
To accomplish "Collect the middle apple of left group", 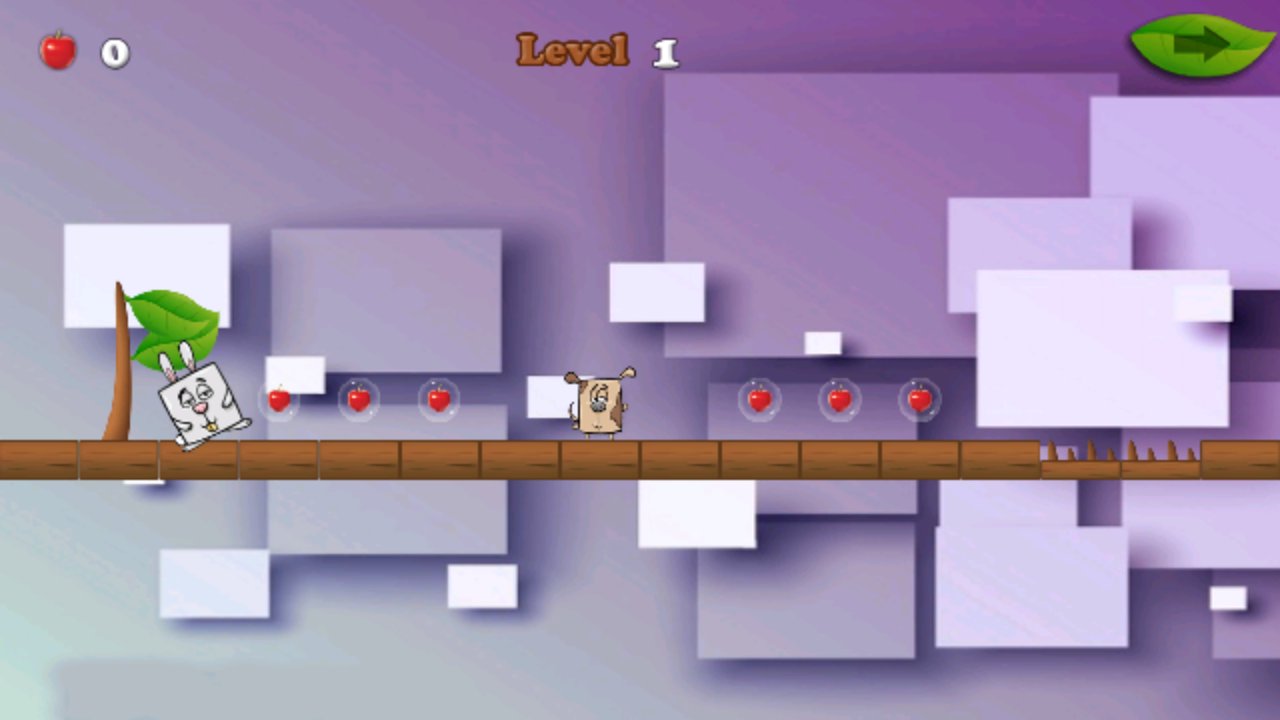I will (360, 400).
